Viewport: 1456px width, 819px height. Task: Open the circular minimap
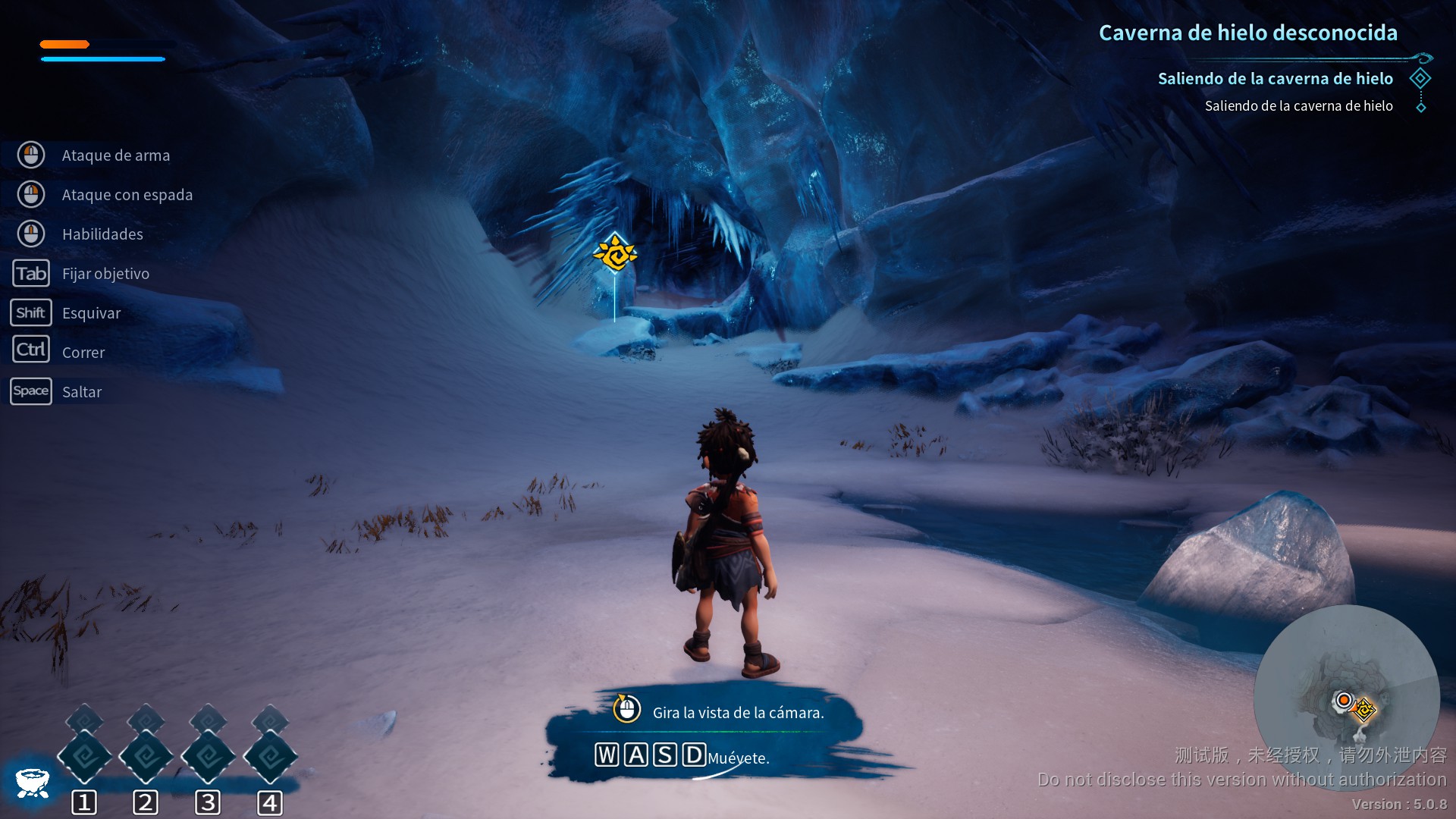coord(1346,696)
